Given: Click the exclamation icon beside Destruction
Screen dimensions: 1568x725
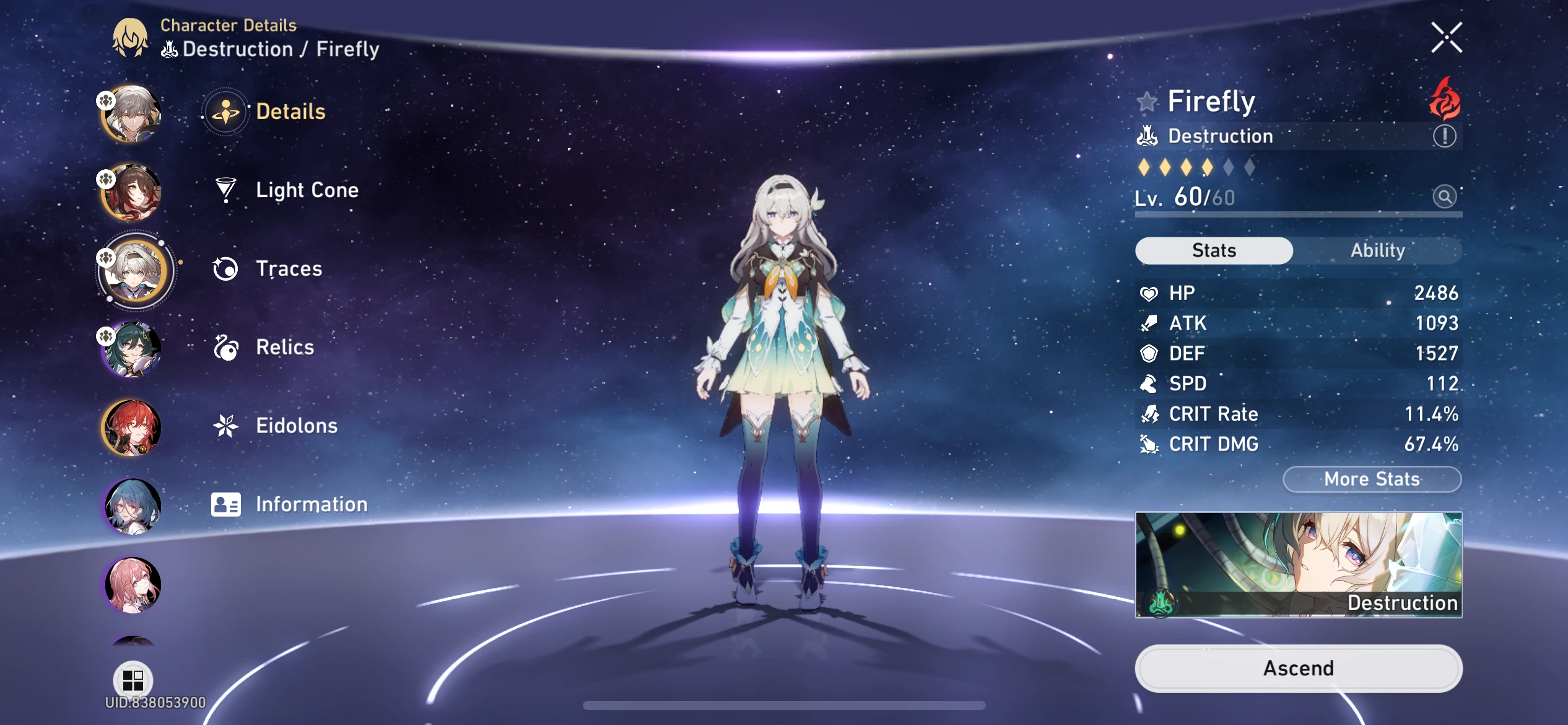Looking at the screenshot, I should pos(1444,136).
